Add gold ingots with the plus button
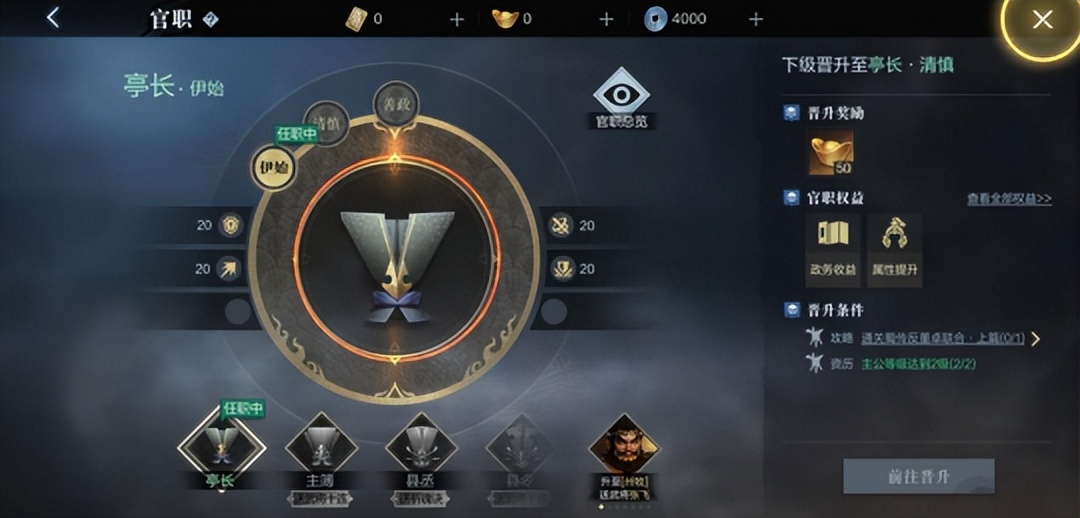This screenshot has width=1080, height=518. click(606, 19)
